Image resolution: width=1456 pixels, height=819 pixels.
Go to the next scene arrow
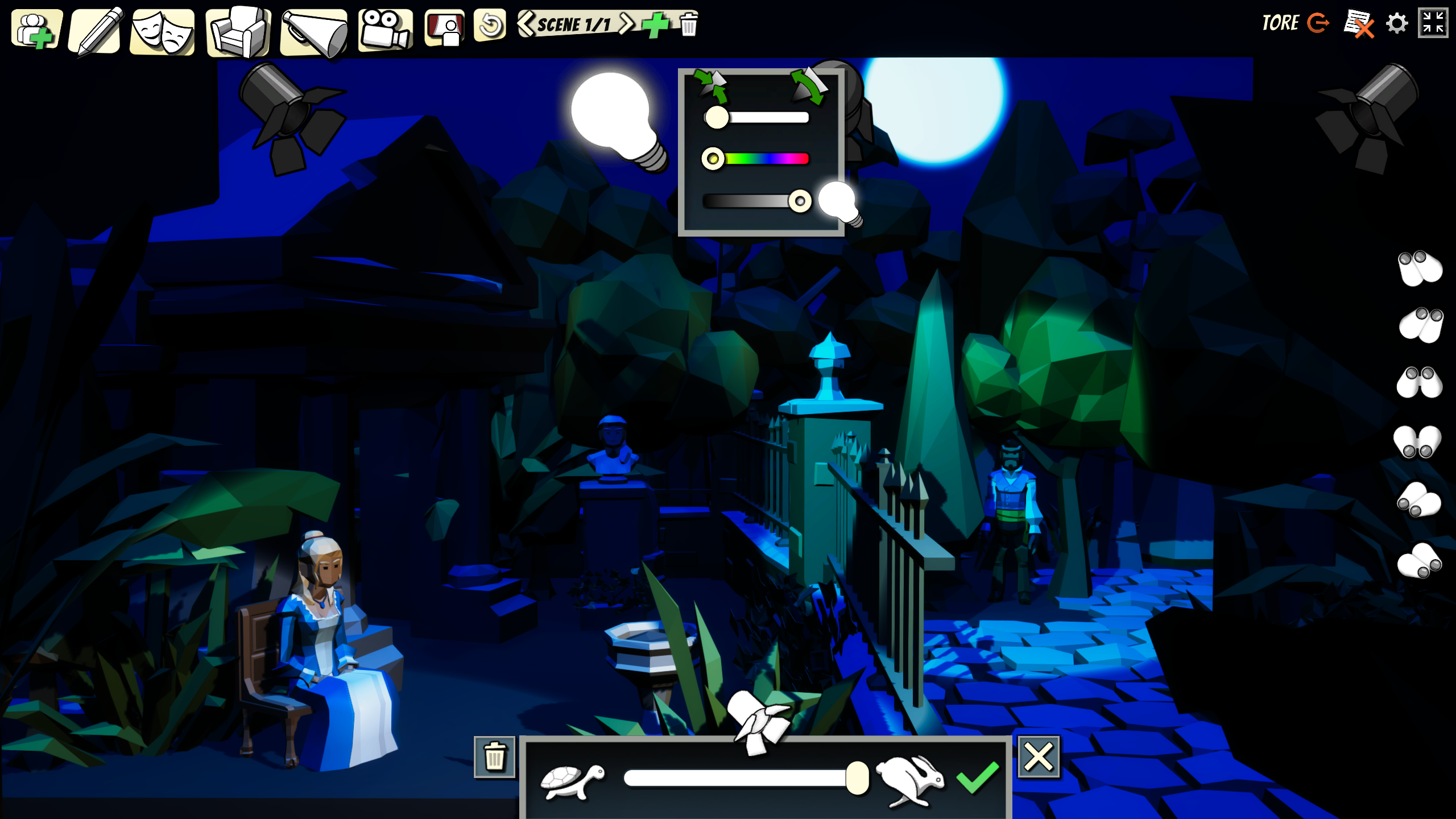(x=626, y=24)
